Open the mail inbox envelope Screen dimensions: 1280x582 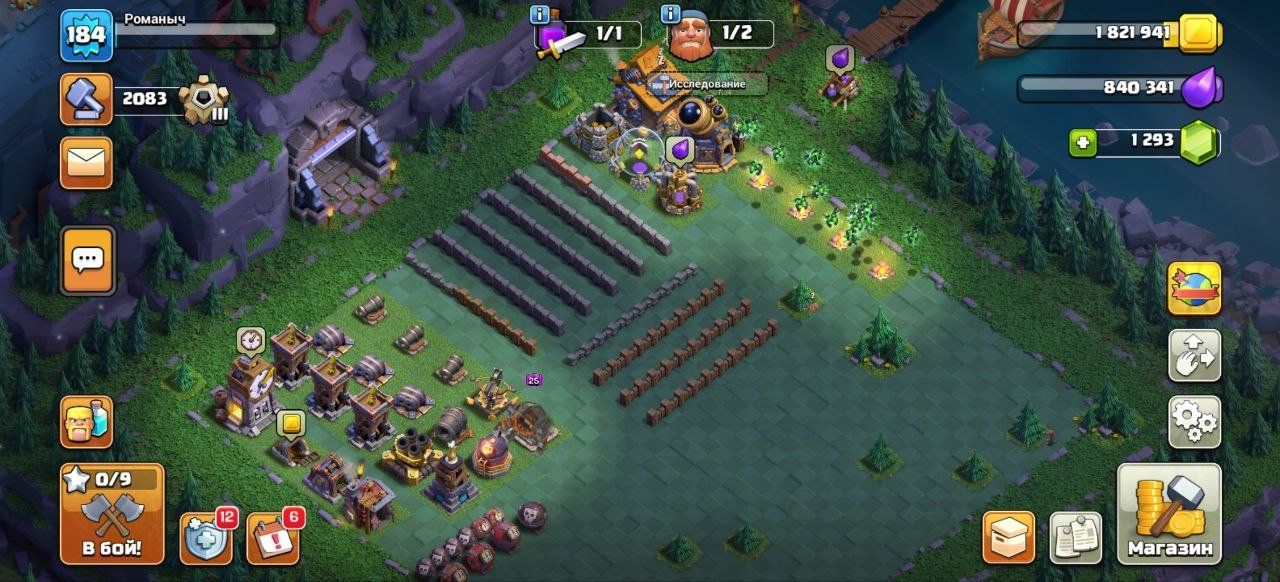click(x=87, y=162)
